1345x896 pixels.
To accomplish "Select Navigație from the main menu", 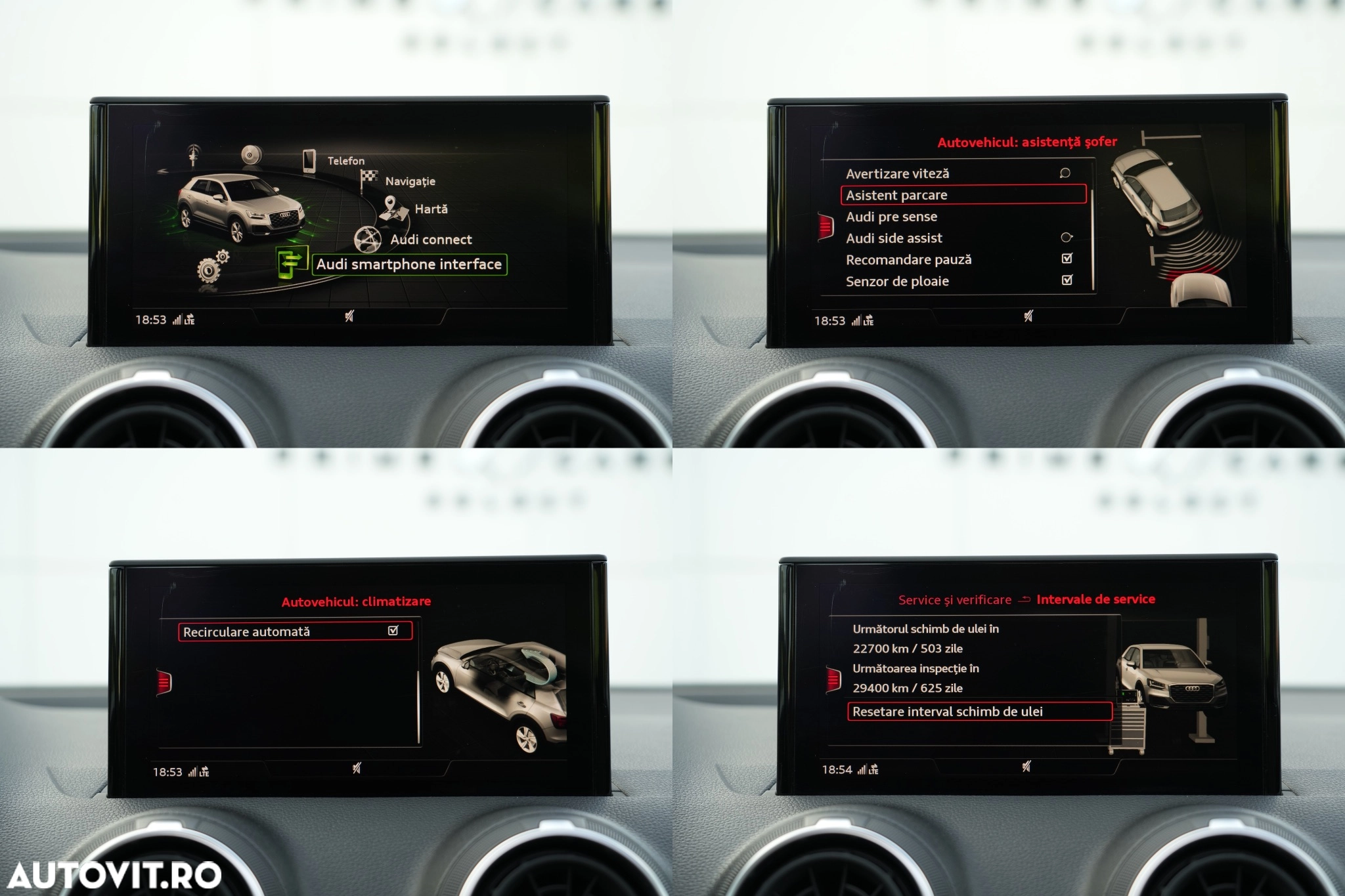I will tap(410, 181).
